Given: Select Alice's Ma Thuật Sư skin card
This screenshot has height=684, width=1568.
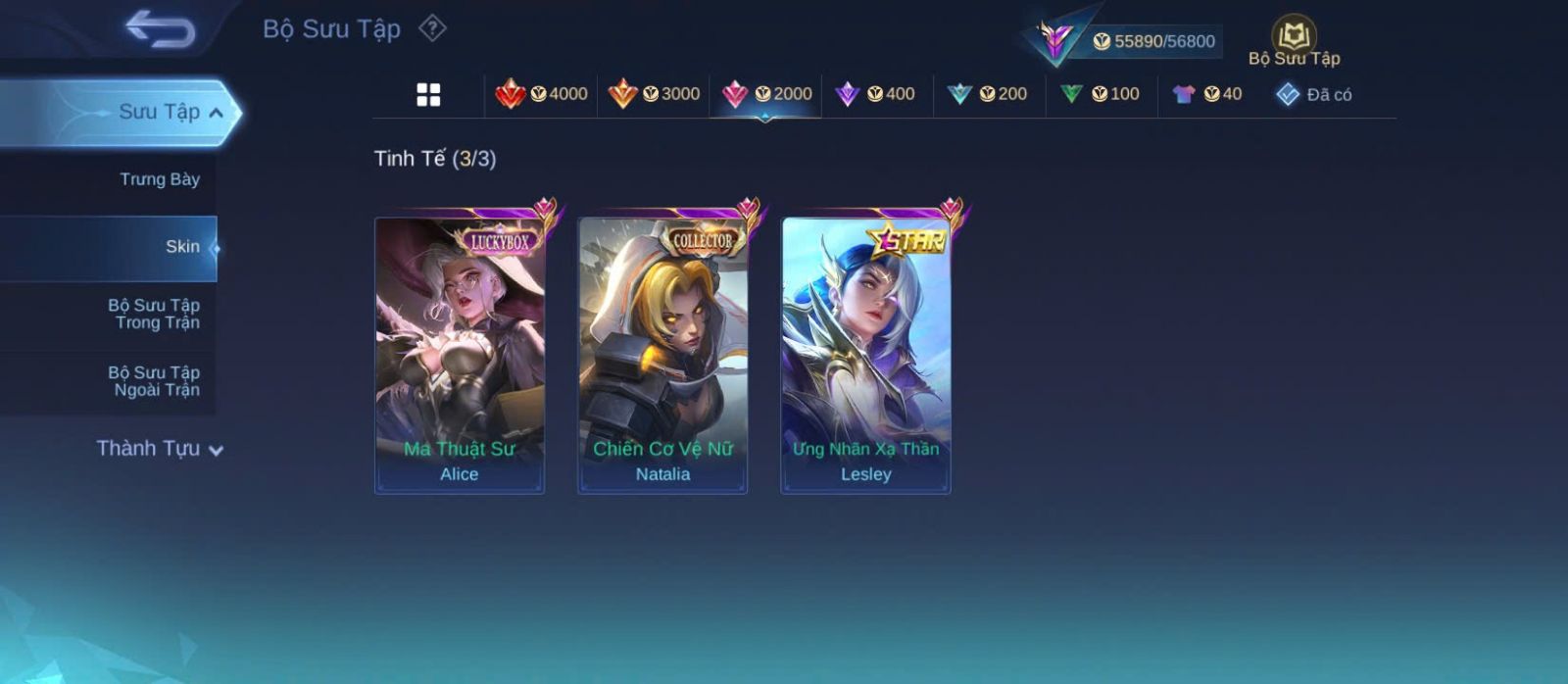Looking at the screenshot, I should pyautogui.click(x=460, y=355).
